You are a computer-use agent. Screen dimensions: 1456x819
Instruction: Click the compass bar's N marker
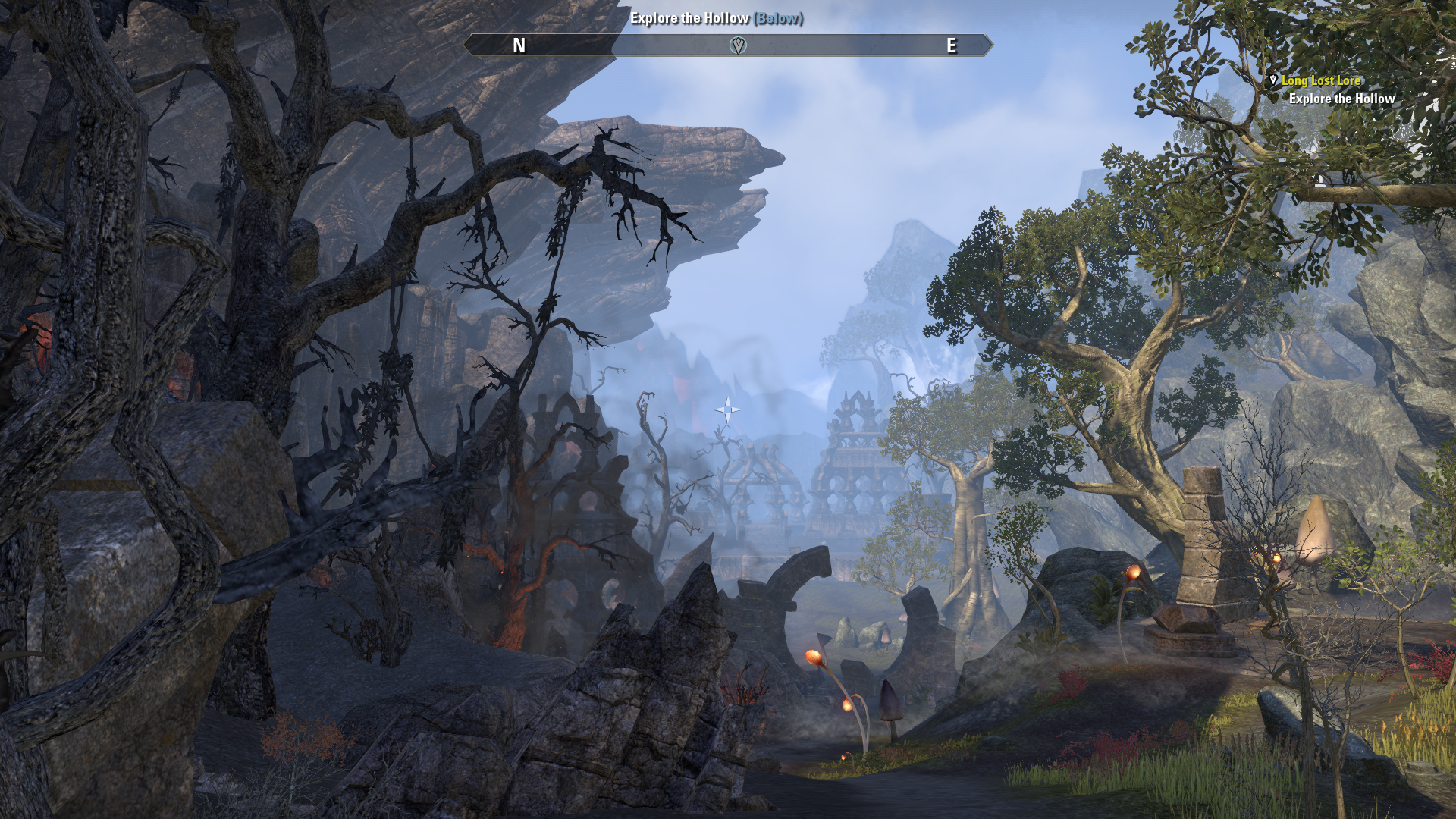pos(519,46)
